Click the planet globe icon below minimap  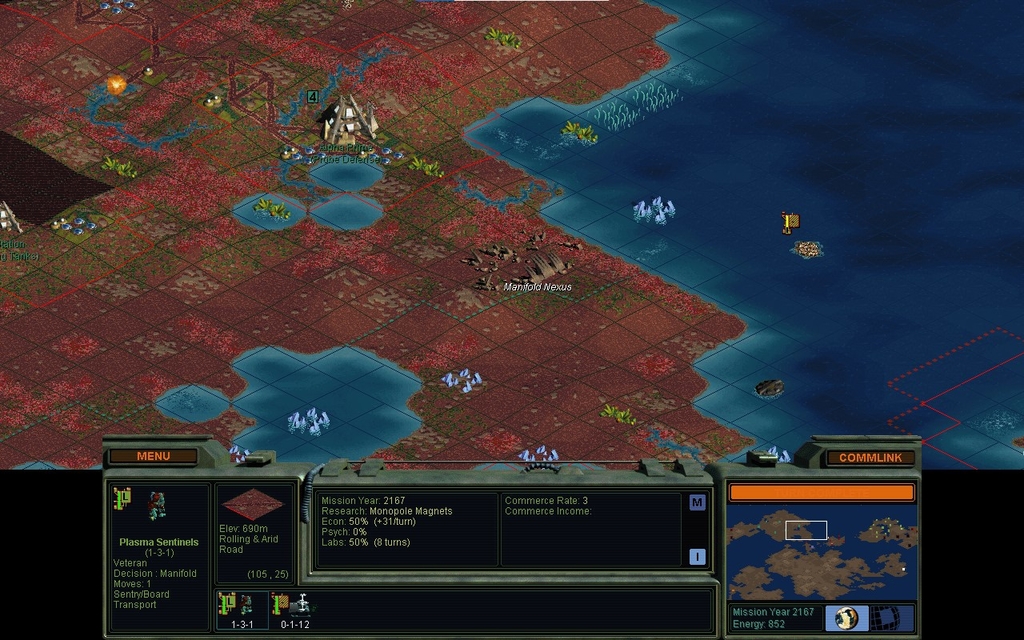click(x=847, y=617)
